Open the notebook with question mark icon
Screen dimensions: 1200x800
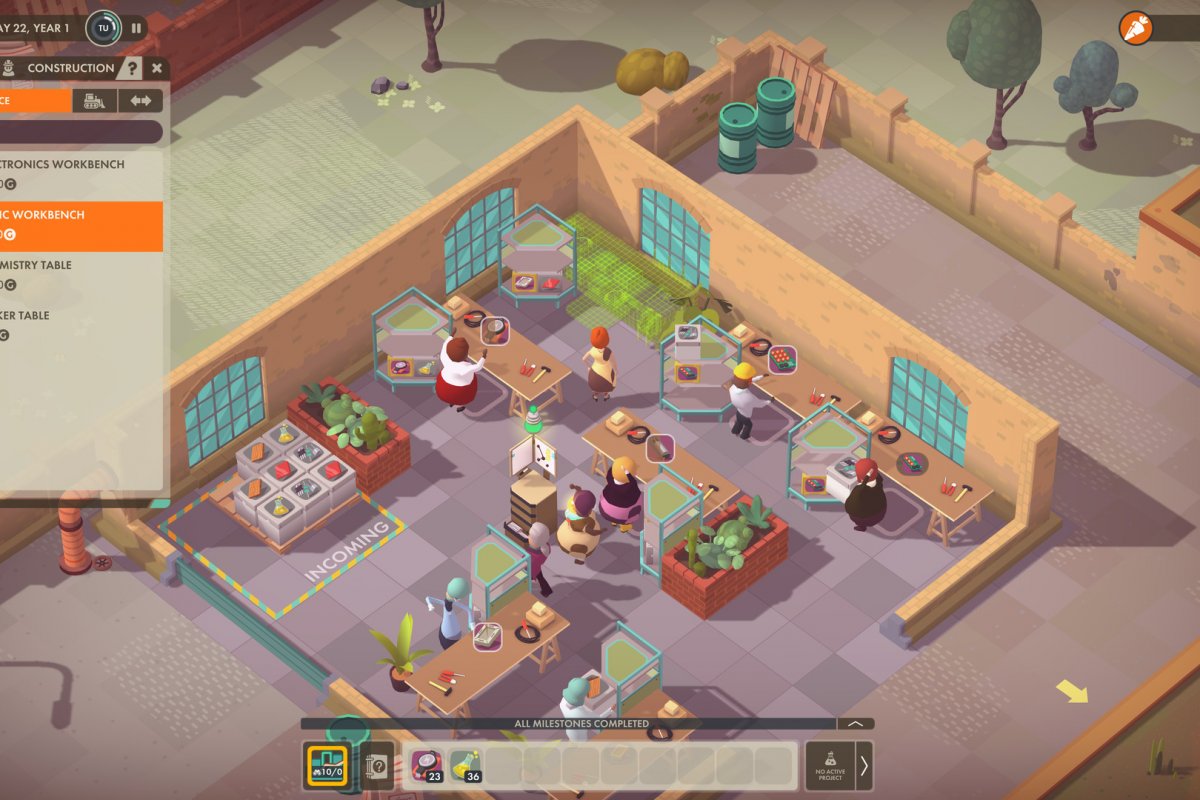click(377, 766)
